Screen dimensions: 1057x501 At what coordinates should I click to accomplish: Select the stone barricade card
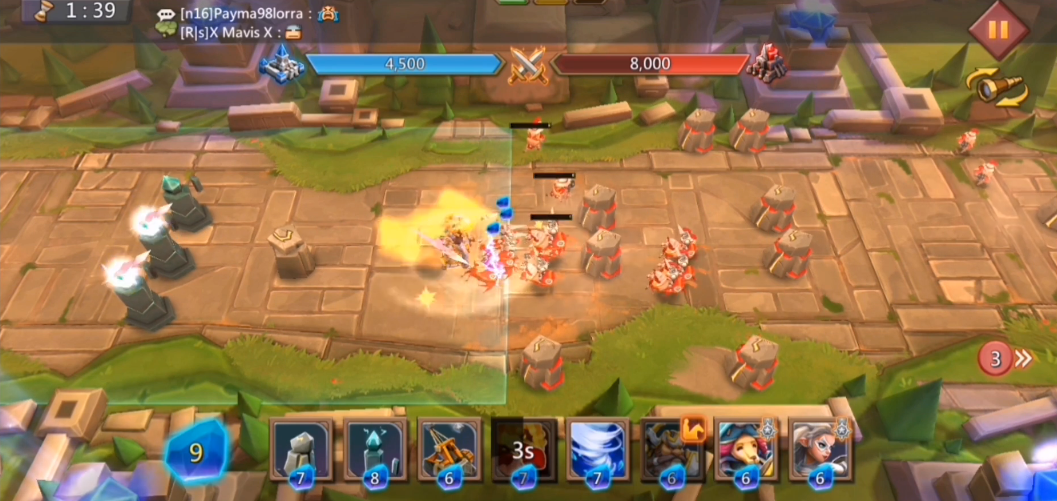pos(299,450)
